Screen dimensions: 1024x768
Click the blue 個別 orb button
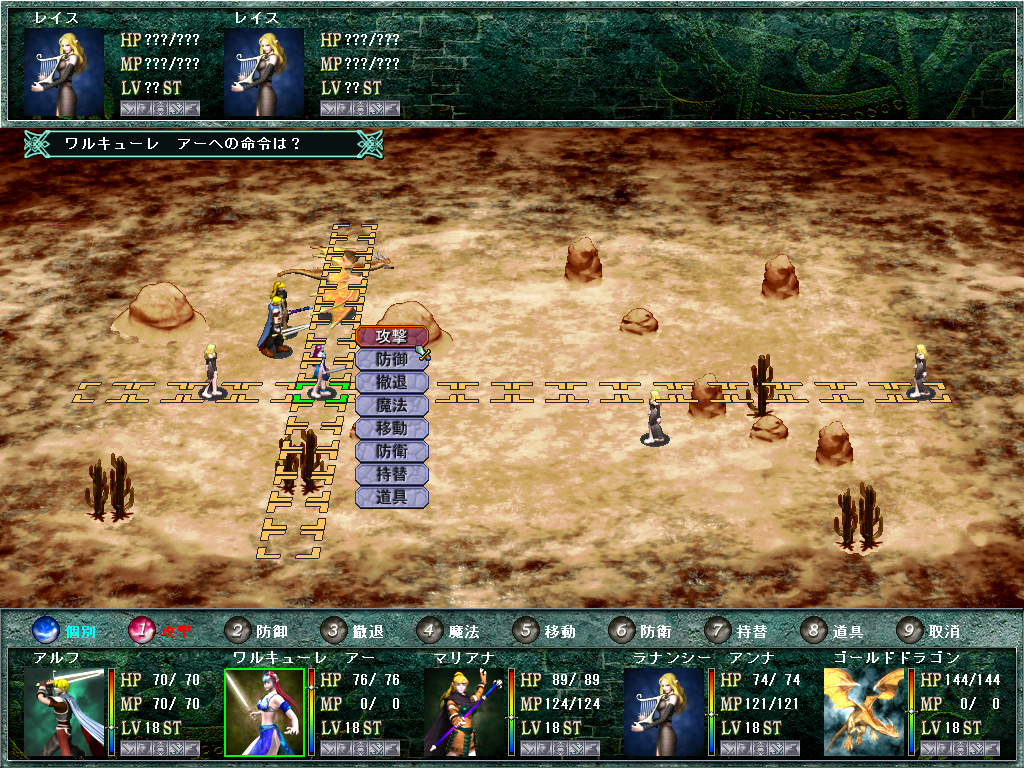47,631
